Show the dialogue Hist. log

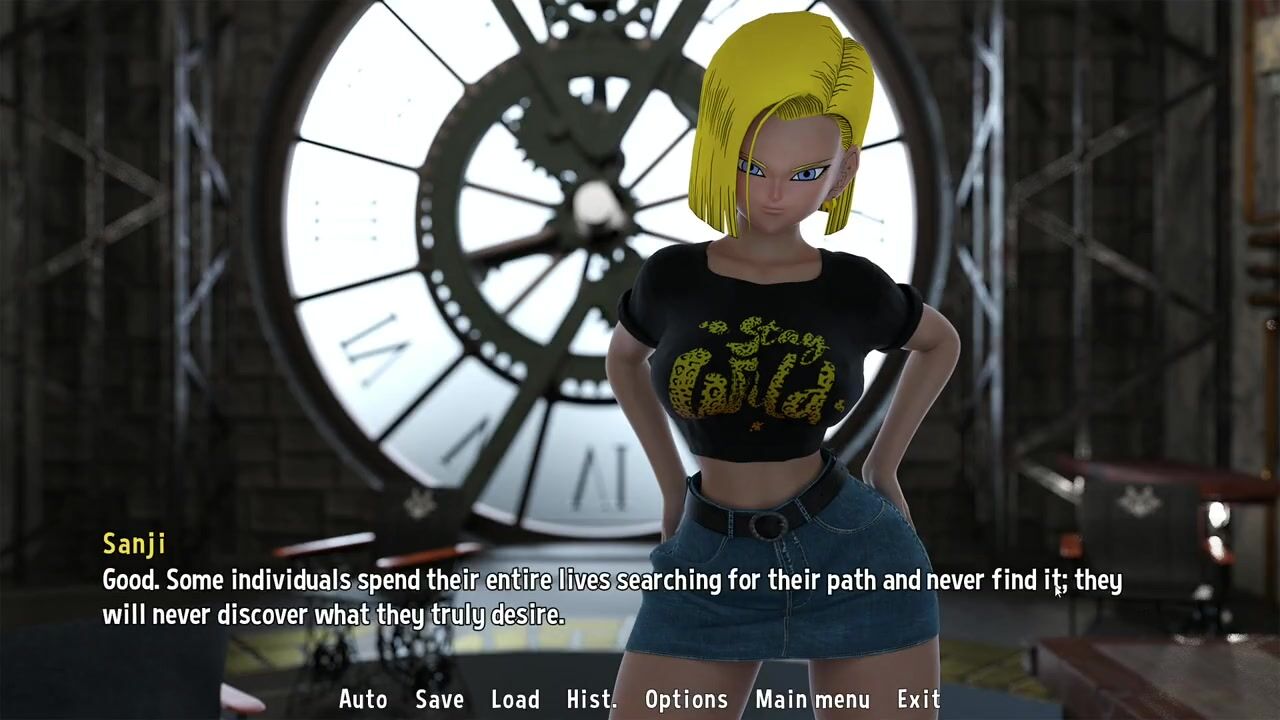tap(591, 699)
